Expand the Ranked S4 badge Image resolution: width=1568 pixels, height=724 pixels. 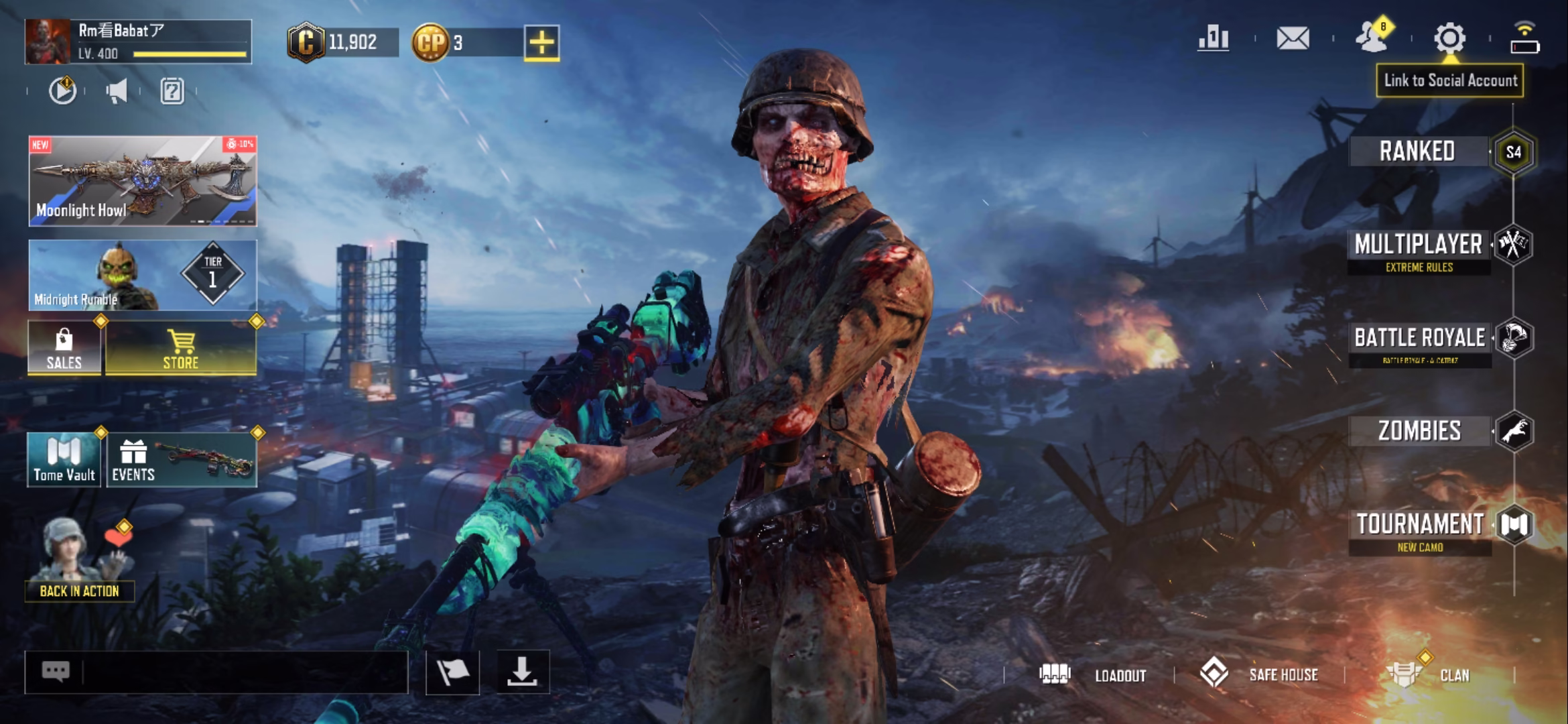tap(1513, 153)
